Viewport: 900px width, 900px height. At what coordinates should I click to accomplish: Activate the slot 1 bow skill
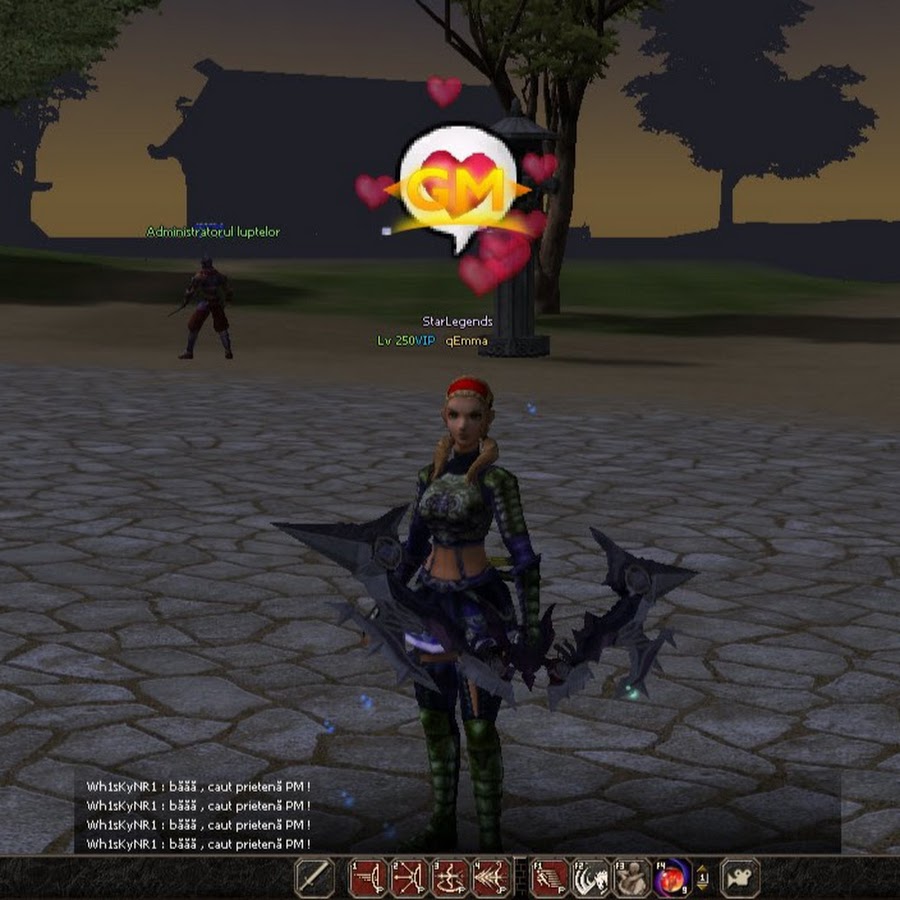click(367, 877)
